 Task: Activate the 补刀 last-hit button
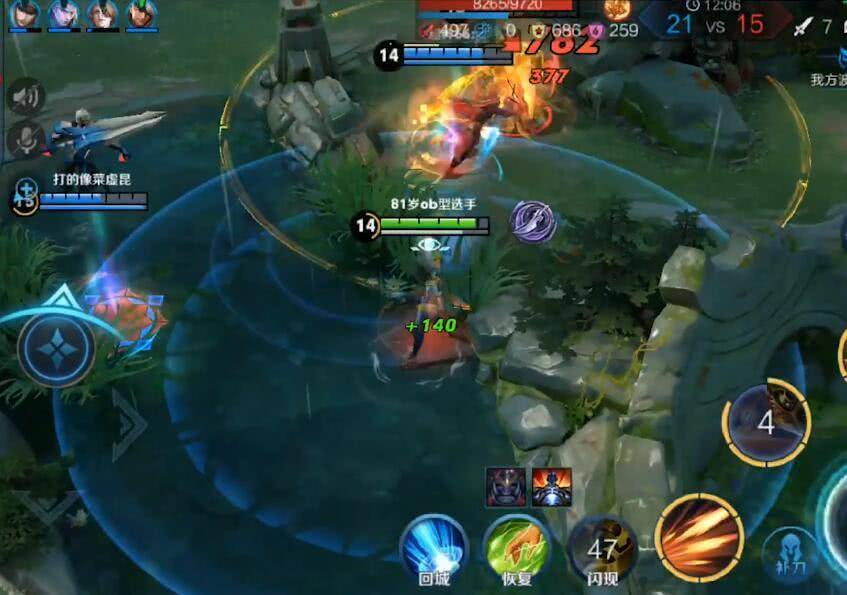point(788,555)
